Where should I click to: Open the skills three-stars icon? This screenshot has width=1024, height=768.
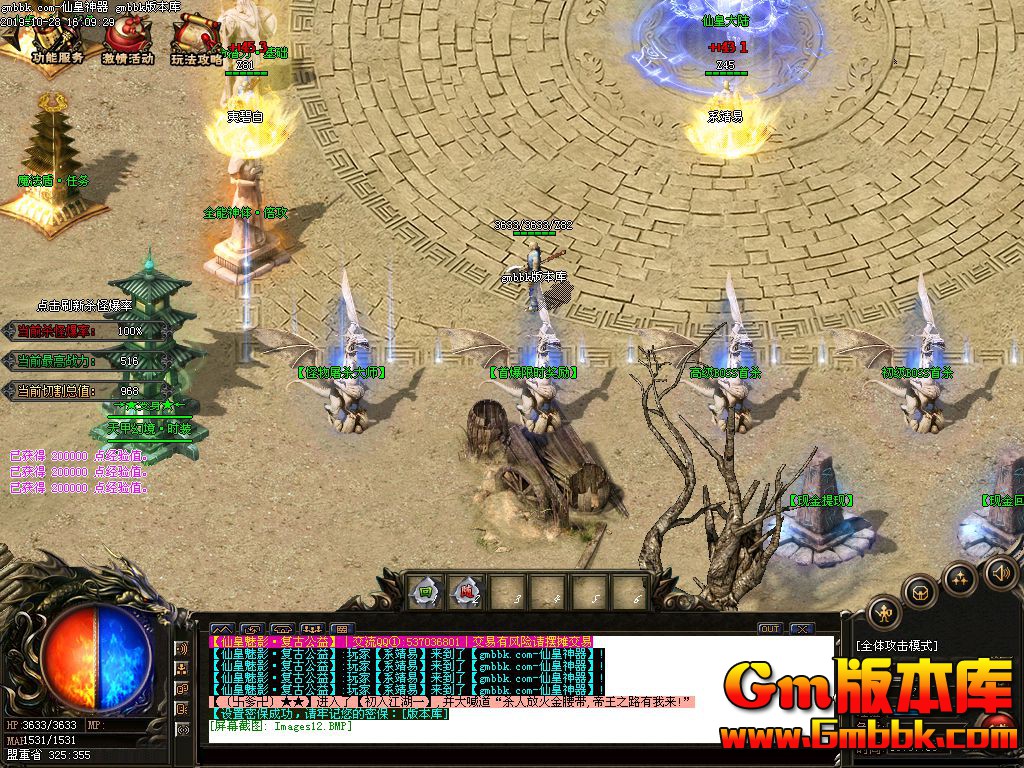(959, 578)
